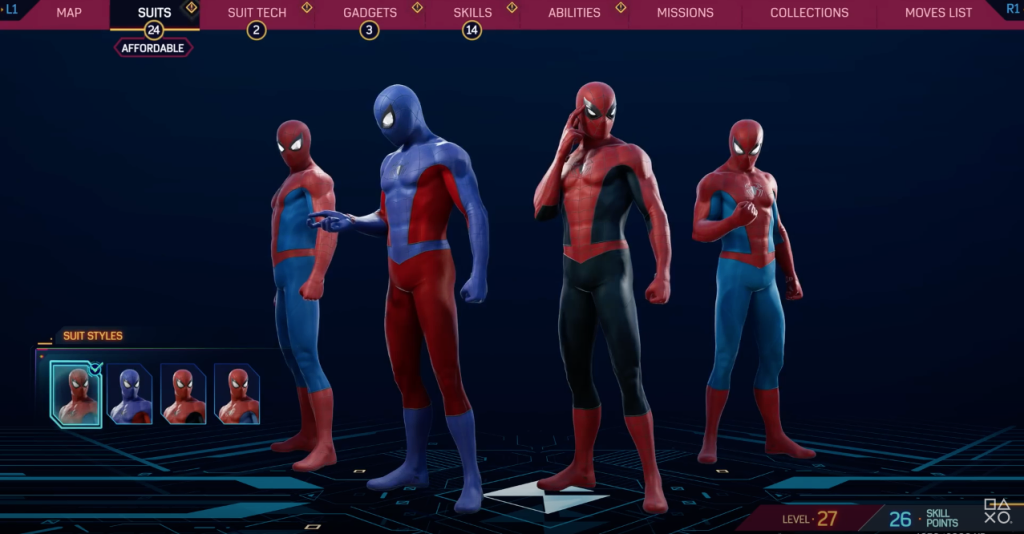Screen dimensions: 1024x534
Task: Switch to the Moves List tab
Action: tap(938, 13)
